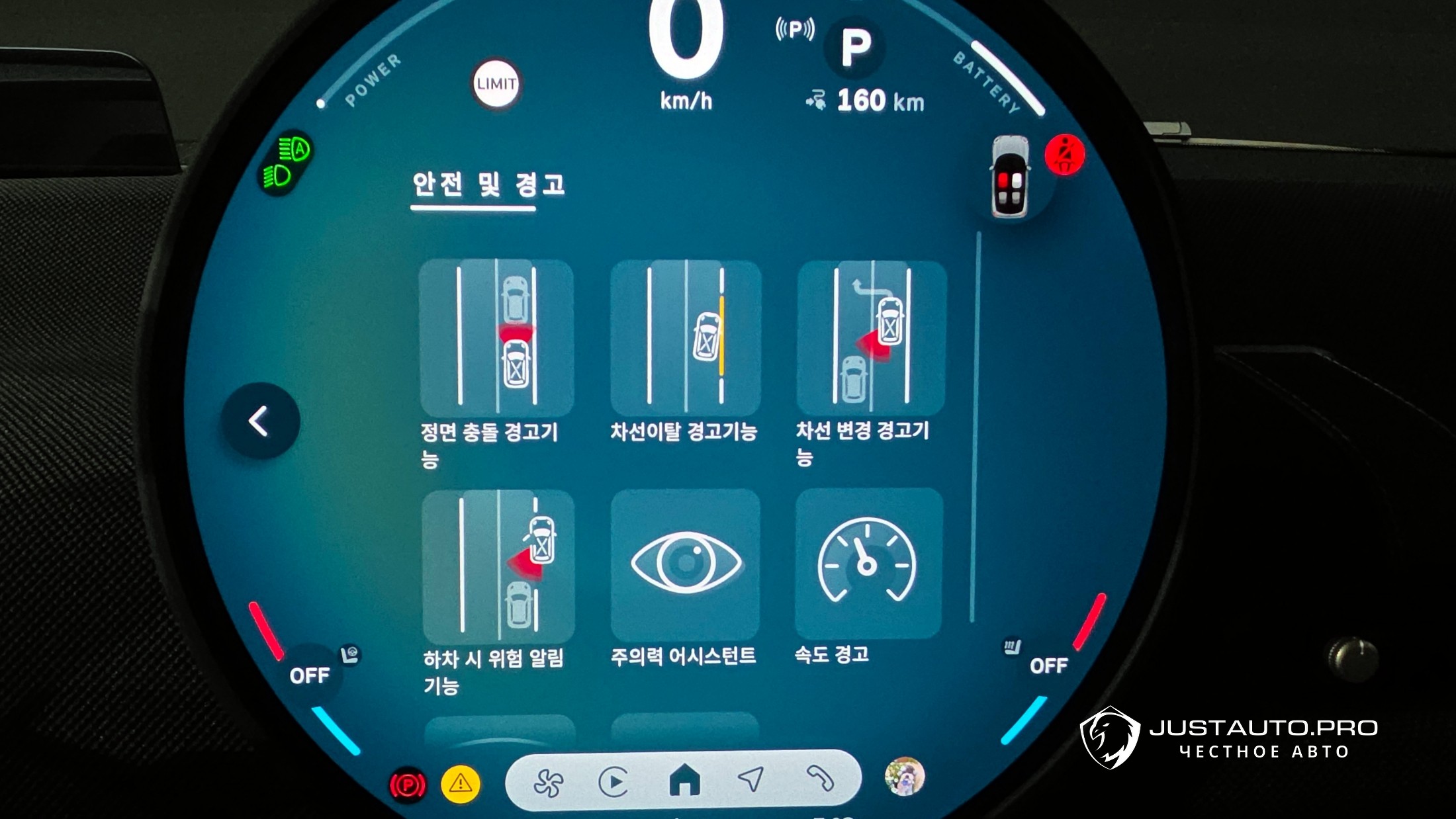The width and height of the screenshot is (1456, 819).
Task: Open the phone icon in bottom bar
Action: point(819,777)
